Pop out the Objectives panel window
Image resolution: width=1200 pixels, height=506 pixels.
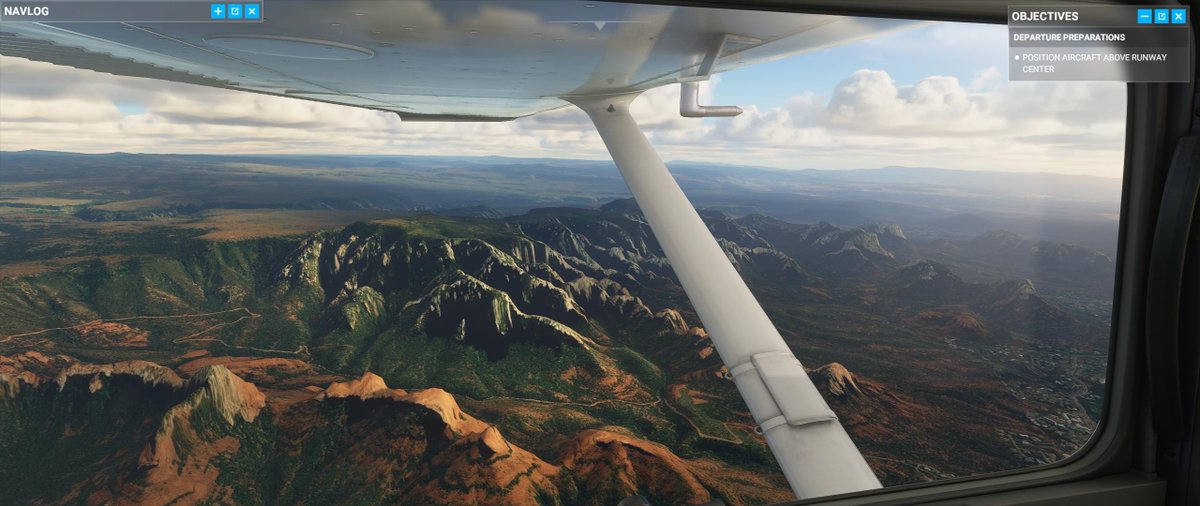tap(1162, 16)
